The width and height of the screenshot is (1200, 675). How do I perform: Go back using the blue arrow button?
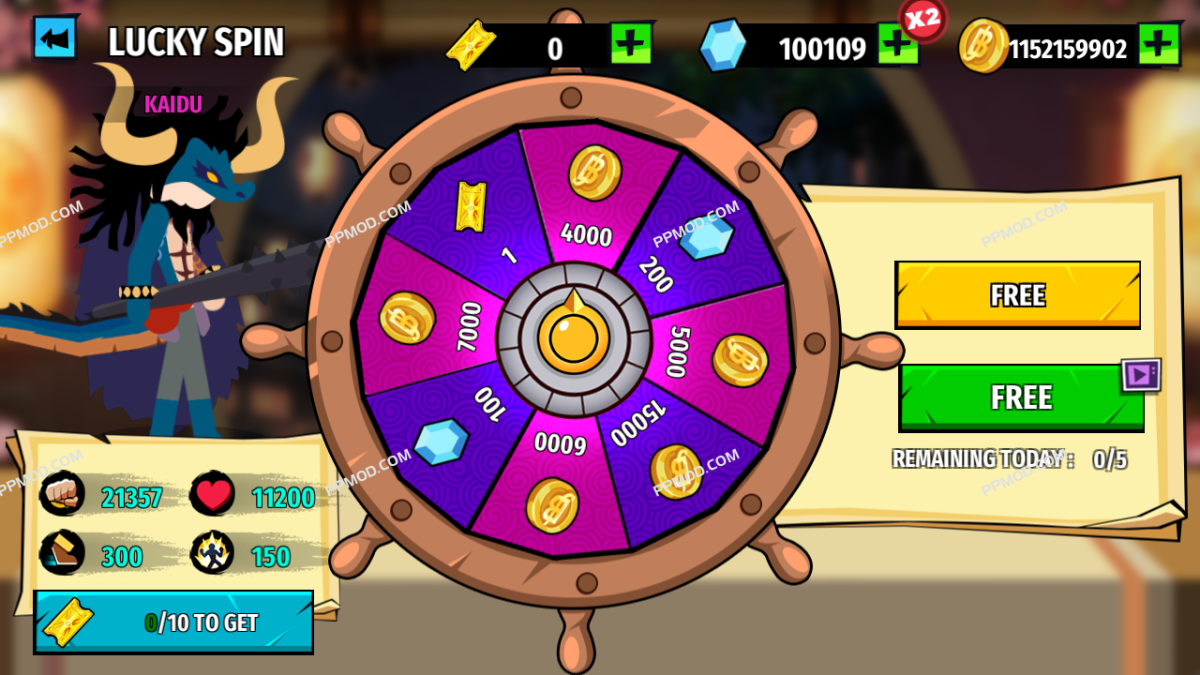coord(55,40)
